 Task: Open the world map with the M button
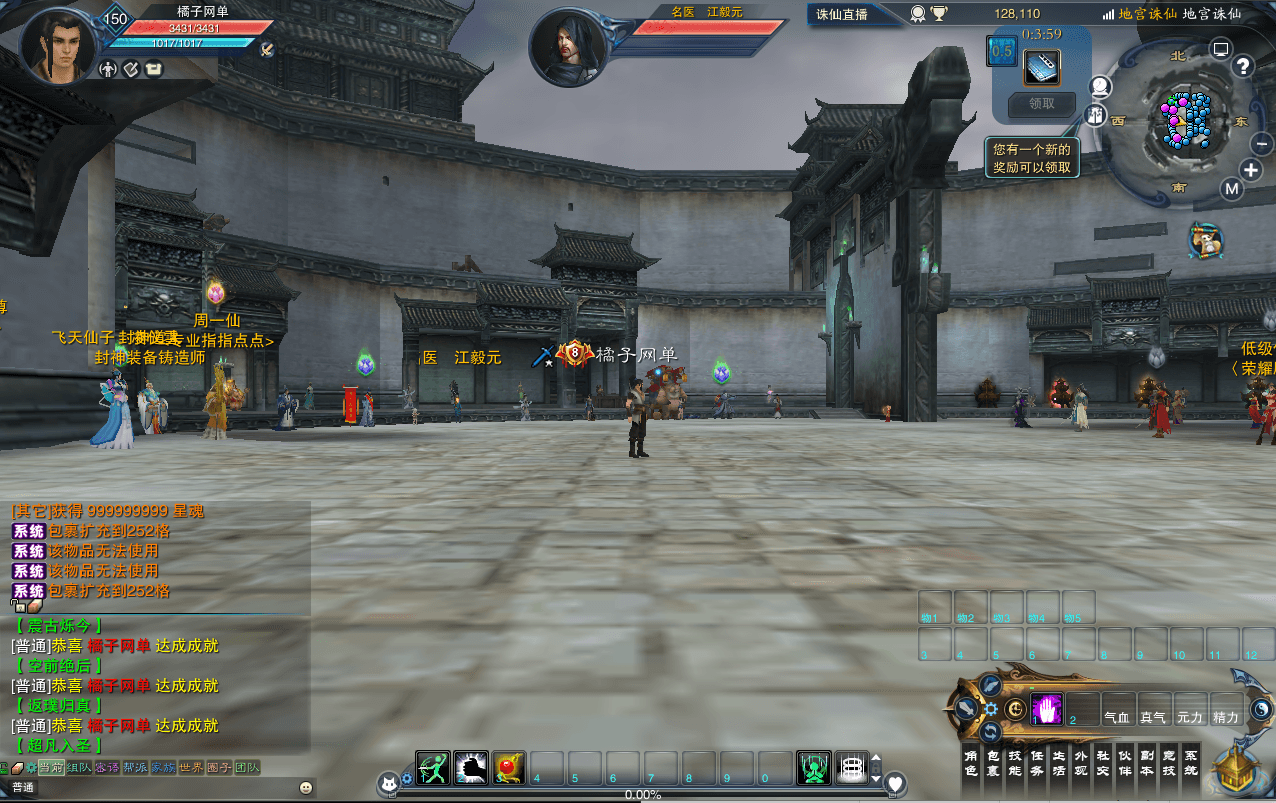[x=1231, y=189]
